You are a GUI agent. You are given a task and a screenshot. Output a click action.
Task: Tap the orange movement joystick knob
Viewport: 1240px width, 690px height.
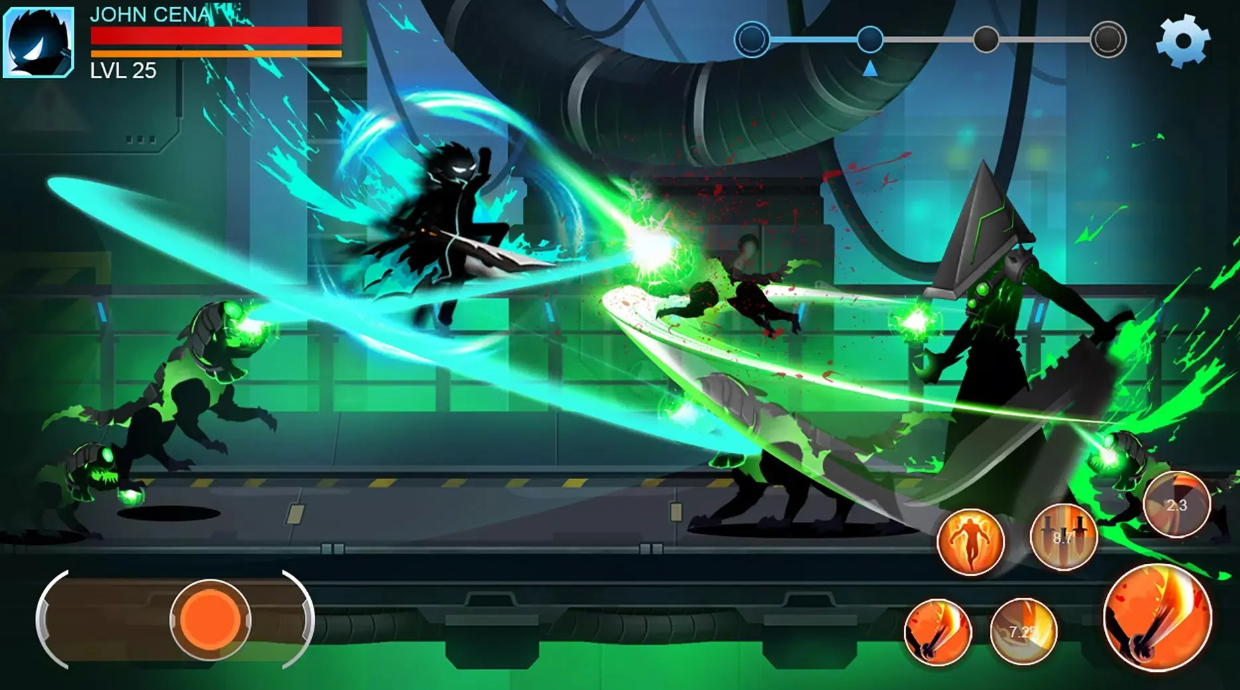[210, 620]
